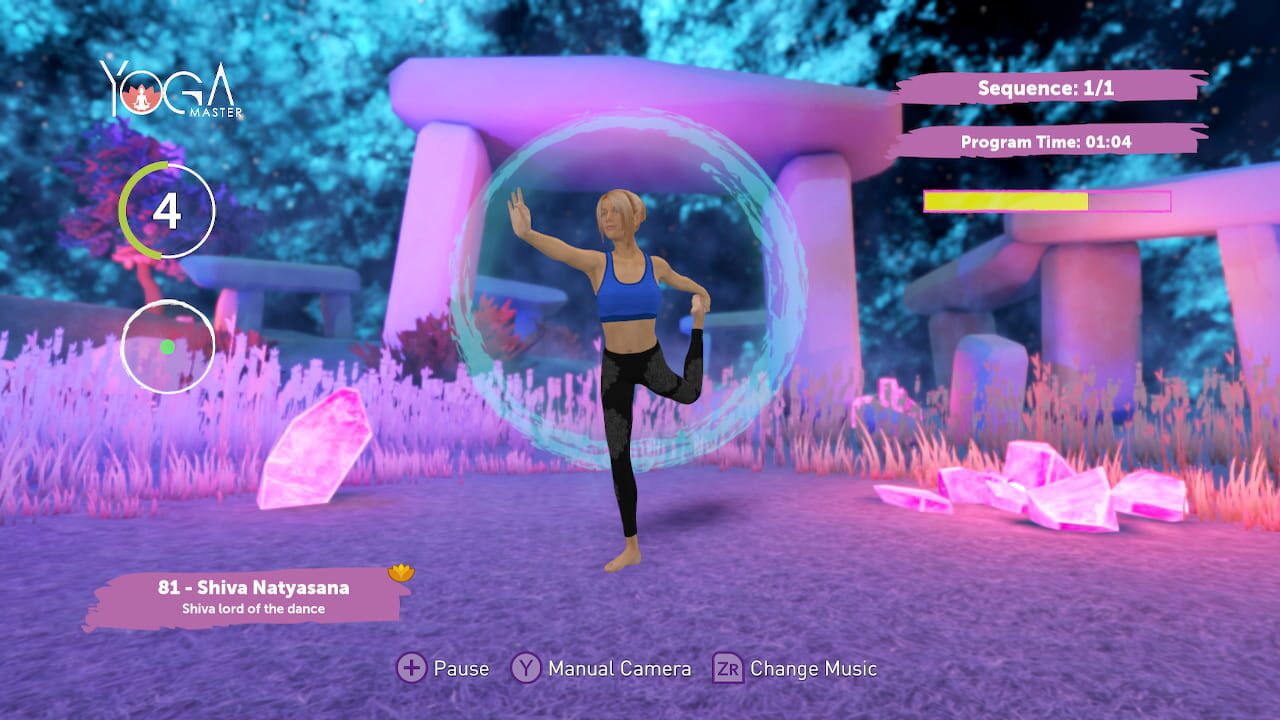Click the yellow progress bar
Viewport: 1280px width, 720px height.
[x=1005, y=201]
